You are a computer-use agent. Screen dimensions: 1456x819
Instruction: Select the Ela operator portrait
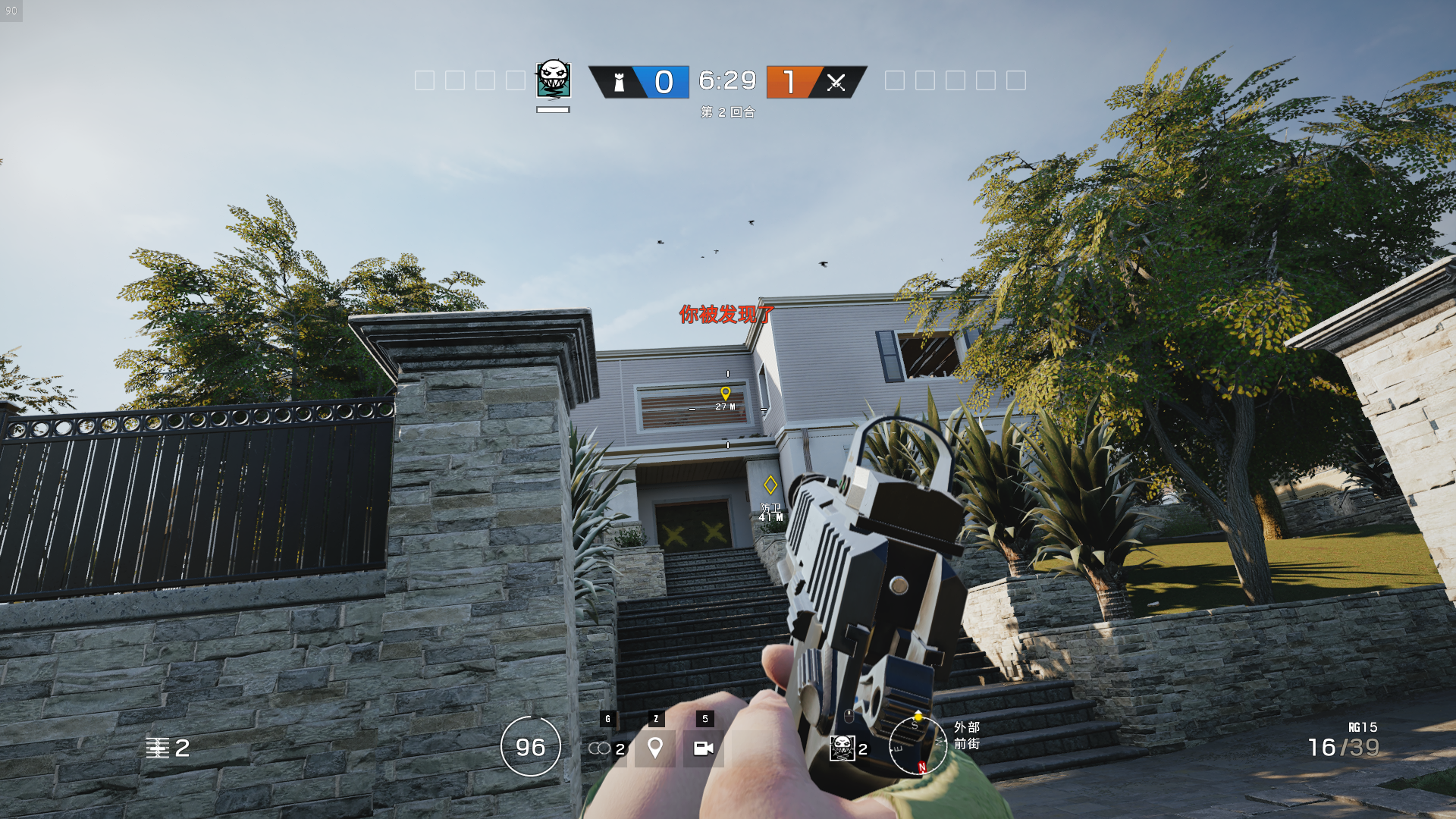(554, 80)
